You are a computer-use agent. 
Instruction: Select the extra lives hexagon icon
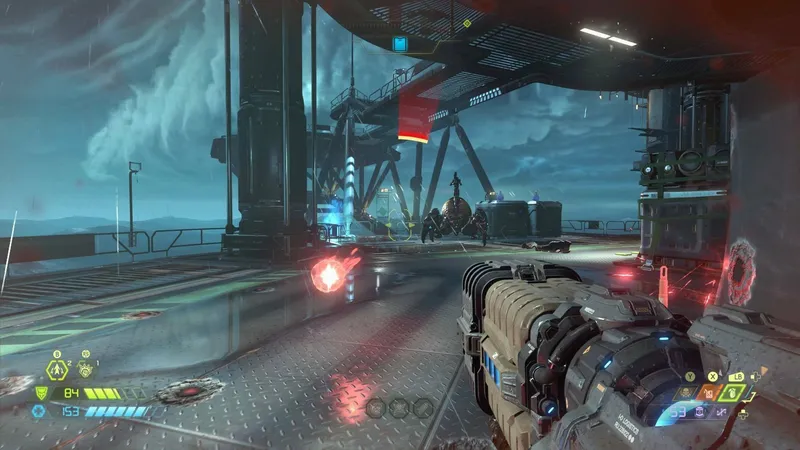click(x=57, y=370)
